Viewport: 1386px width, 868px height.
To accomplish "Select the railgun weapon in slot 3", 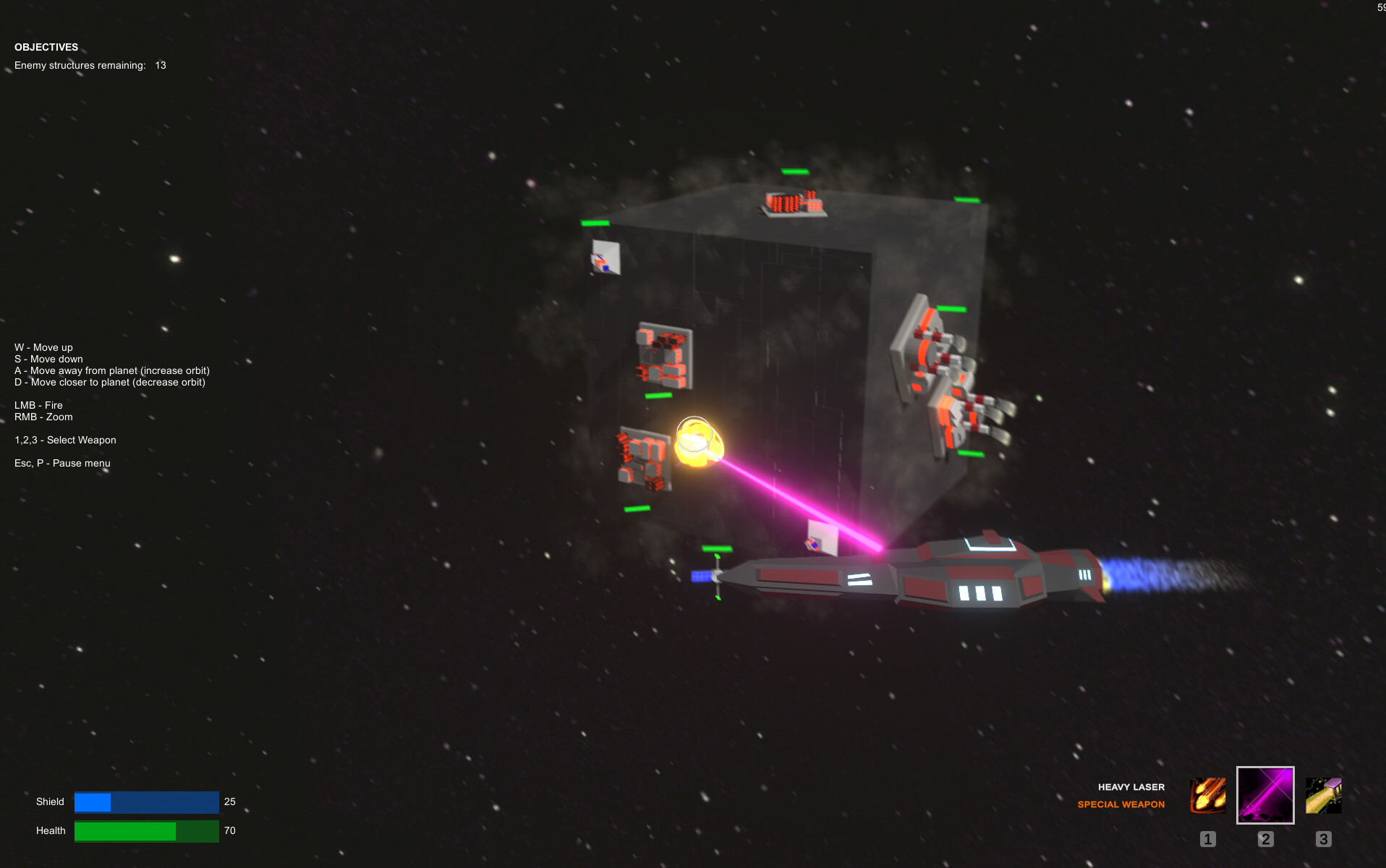I will click(x=1322, y=795).
